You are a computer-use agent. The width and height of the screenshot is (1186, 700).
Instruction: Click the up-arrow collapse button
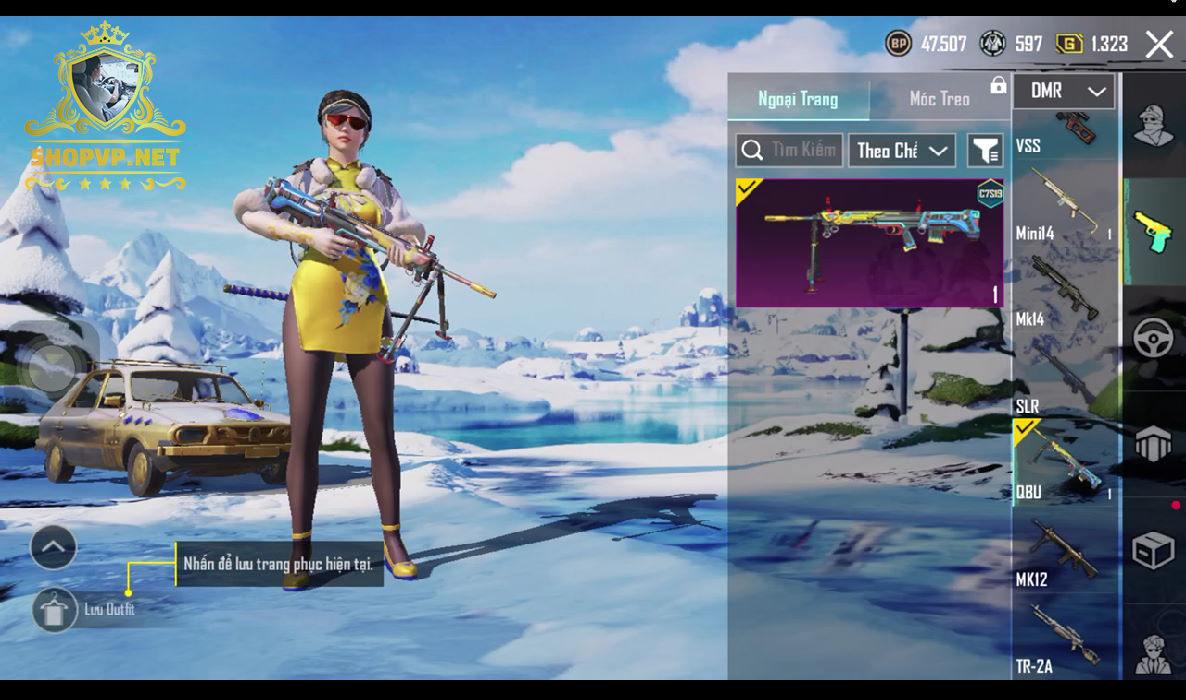point(54,547)
